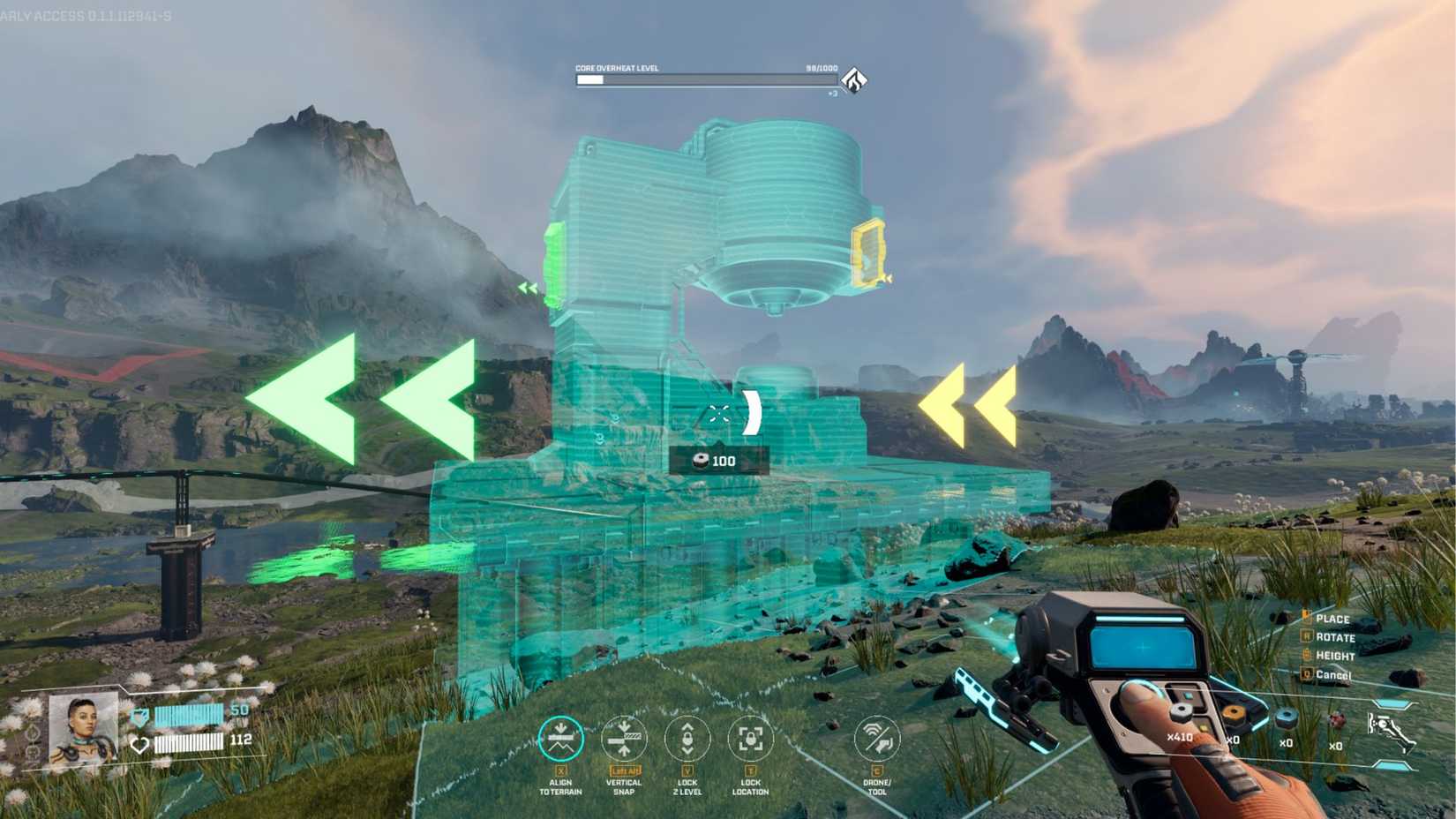The image size is (1456, 819).
Task: Select the blue resource slot showing x0
Action: click(x=1286, y=717)
